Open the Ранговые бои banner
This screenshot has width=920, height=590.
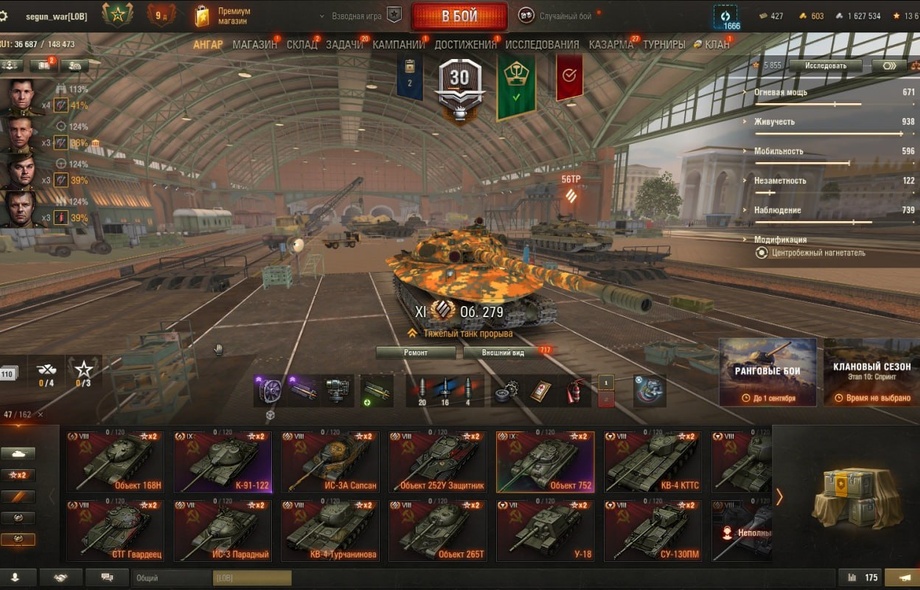768,372
